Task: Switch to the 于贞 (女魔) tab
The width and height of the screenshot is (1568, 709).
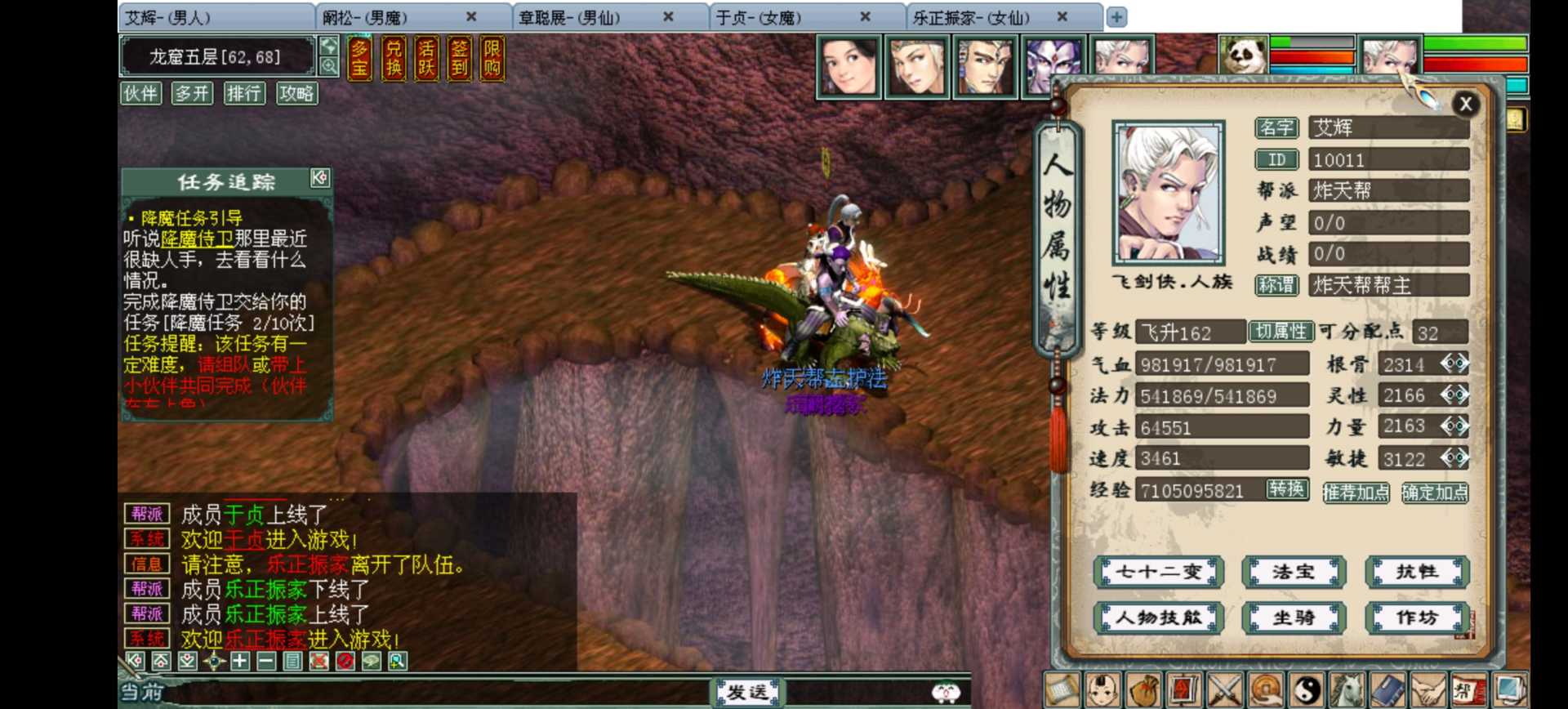Action: pos(758,17)
